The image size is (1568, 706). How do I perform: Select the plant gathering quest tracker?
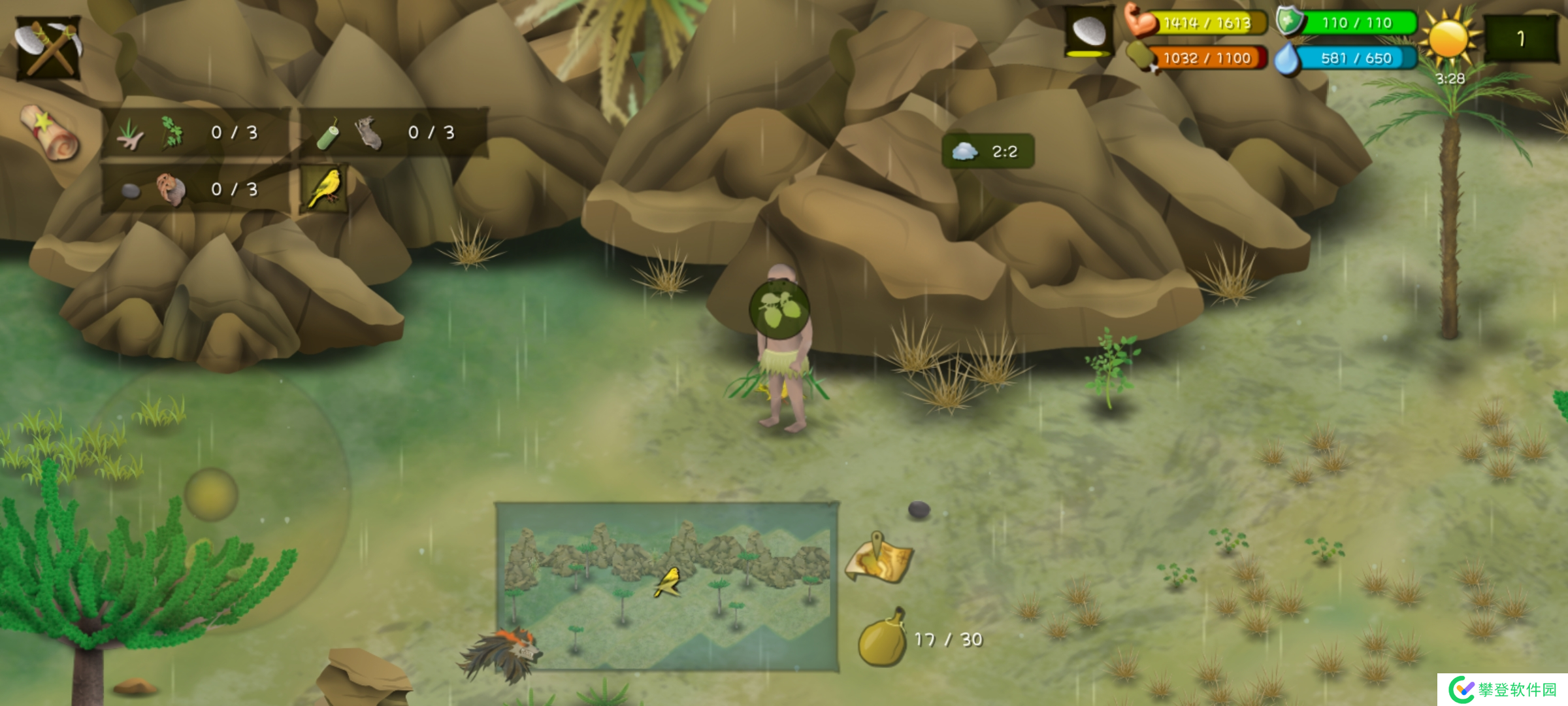pos(194,133)
